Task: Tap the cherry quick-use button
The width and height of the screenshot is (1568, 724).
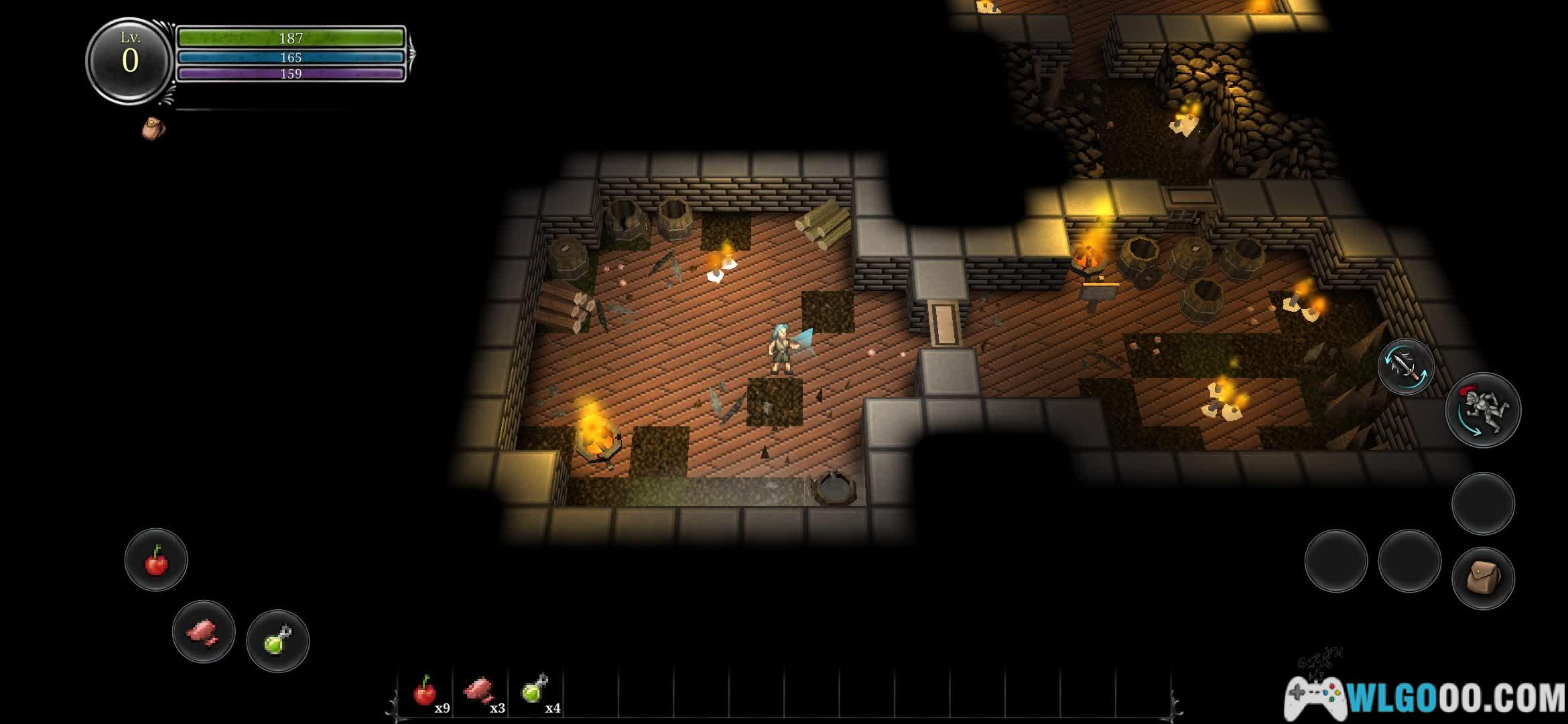Action: coord(156,560)
